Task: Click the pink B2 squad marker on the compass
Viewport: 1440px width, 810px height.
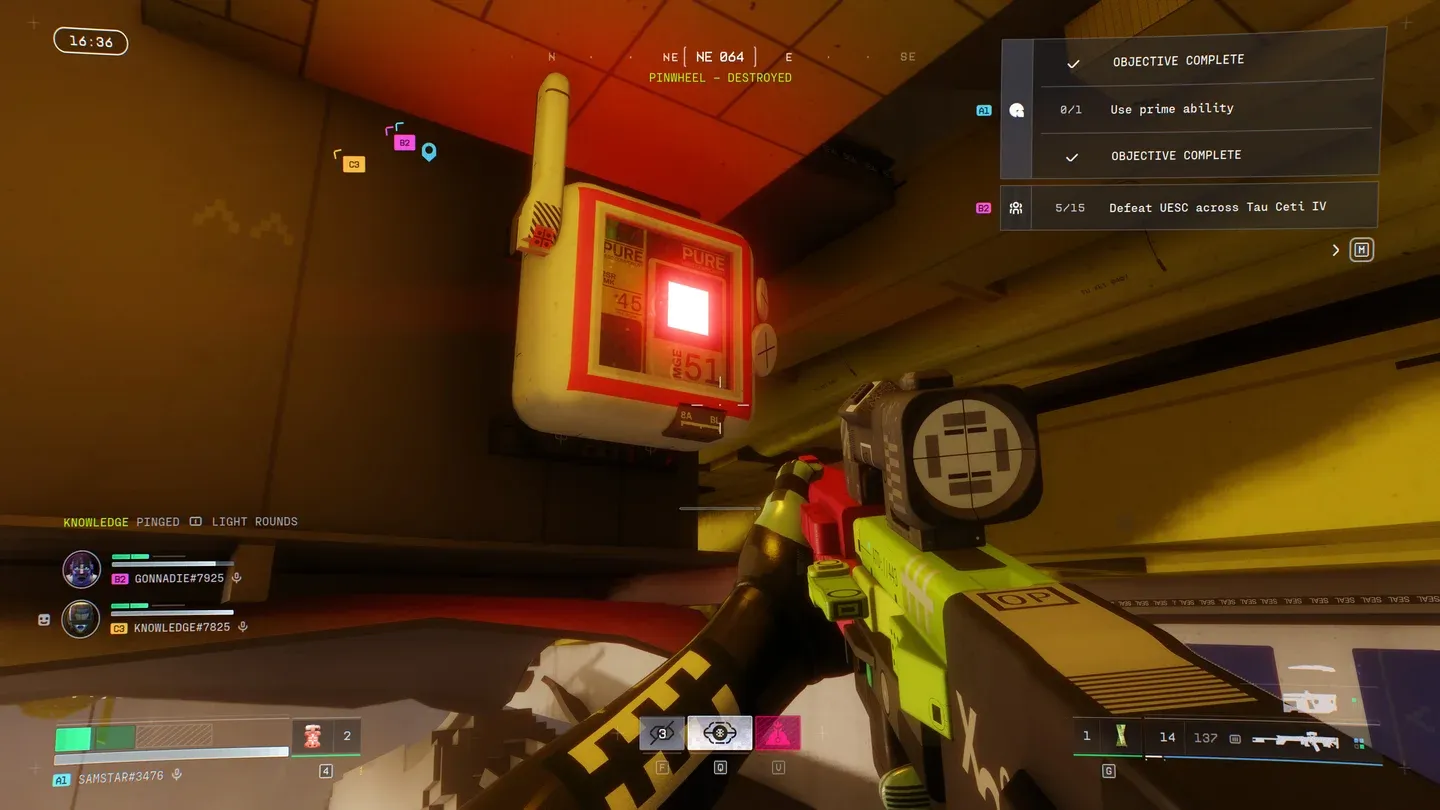Action: [404, 143]
